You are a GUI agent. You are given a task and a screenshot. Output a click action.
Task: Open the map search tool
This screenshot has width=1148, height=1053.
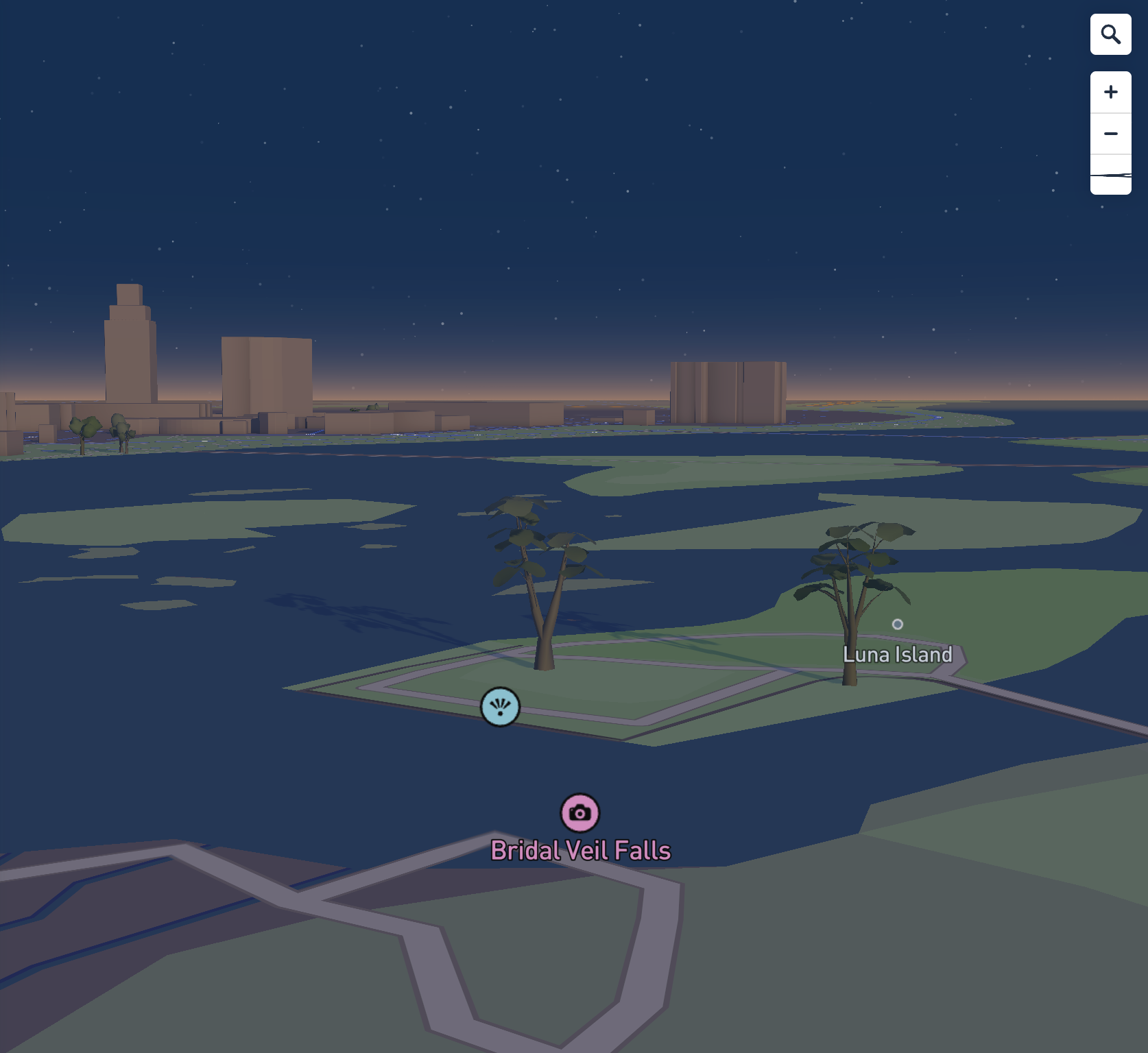point(1110,34)
